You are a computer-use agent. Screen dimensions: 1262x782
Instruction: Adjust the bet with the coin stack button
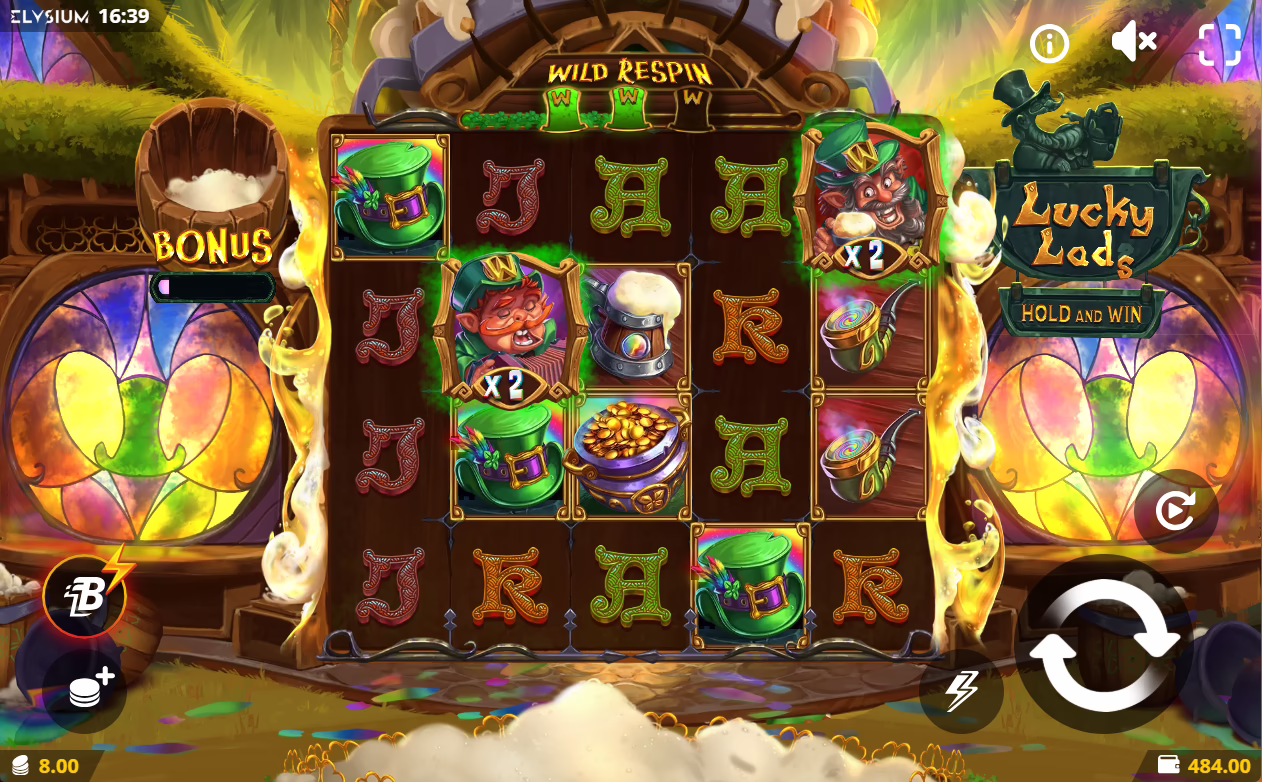pyautogui.click(x=85, y=690)
